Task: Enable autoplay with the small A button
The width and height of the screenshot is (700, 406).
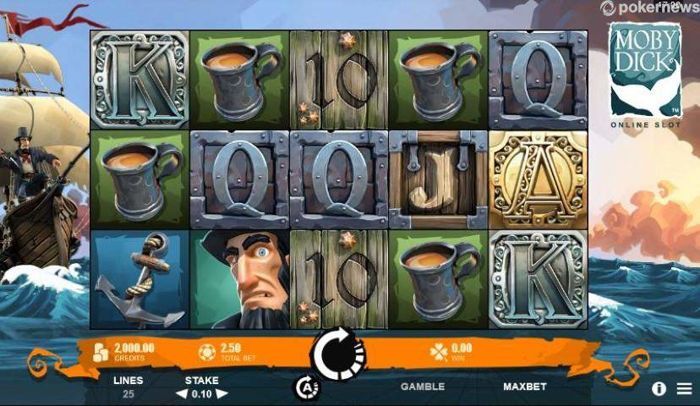Action: (307, 386)
